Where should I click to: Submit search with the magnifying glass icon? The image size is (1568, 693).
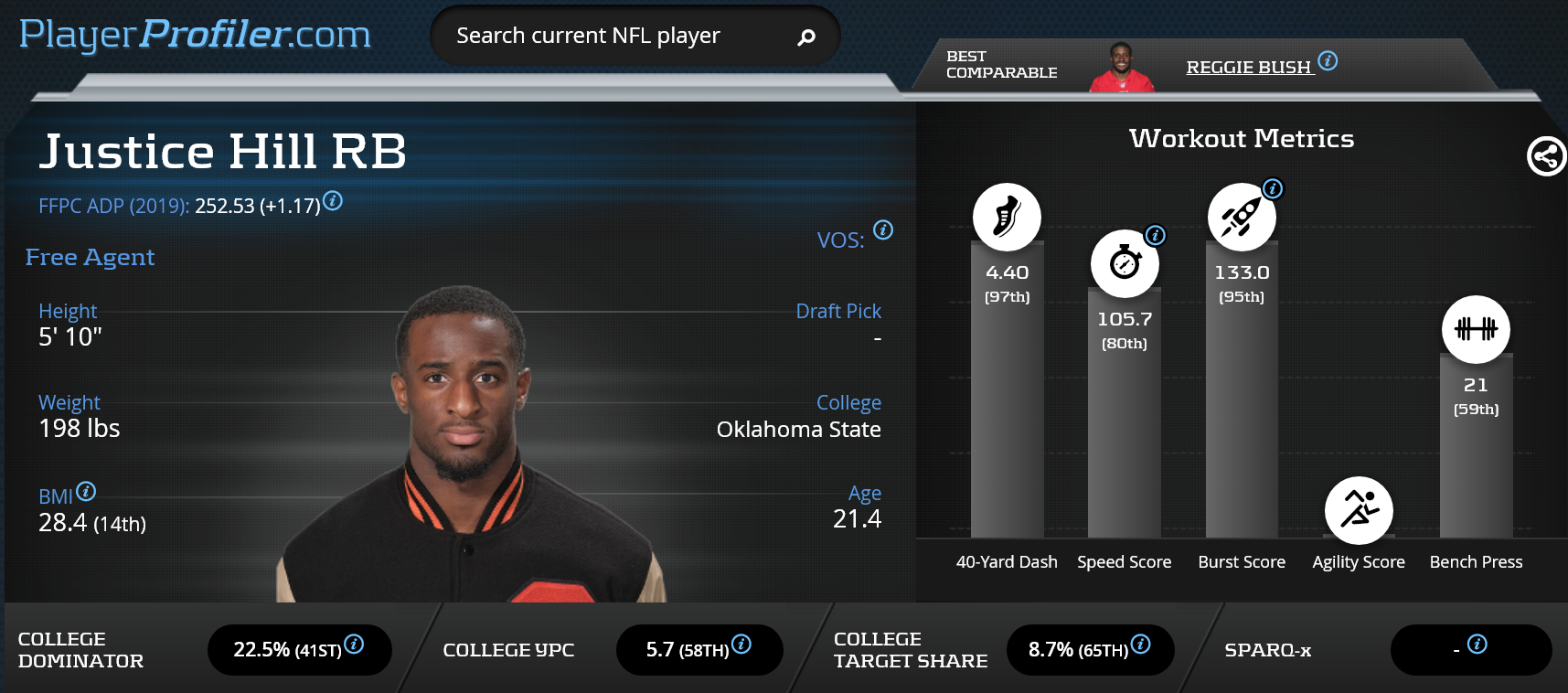click(805, 37)
